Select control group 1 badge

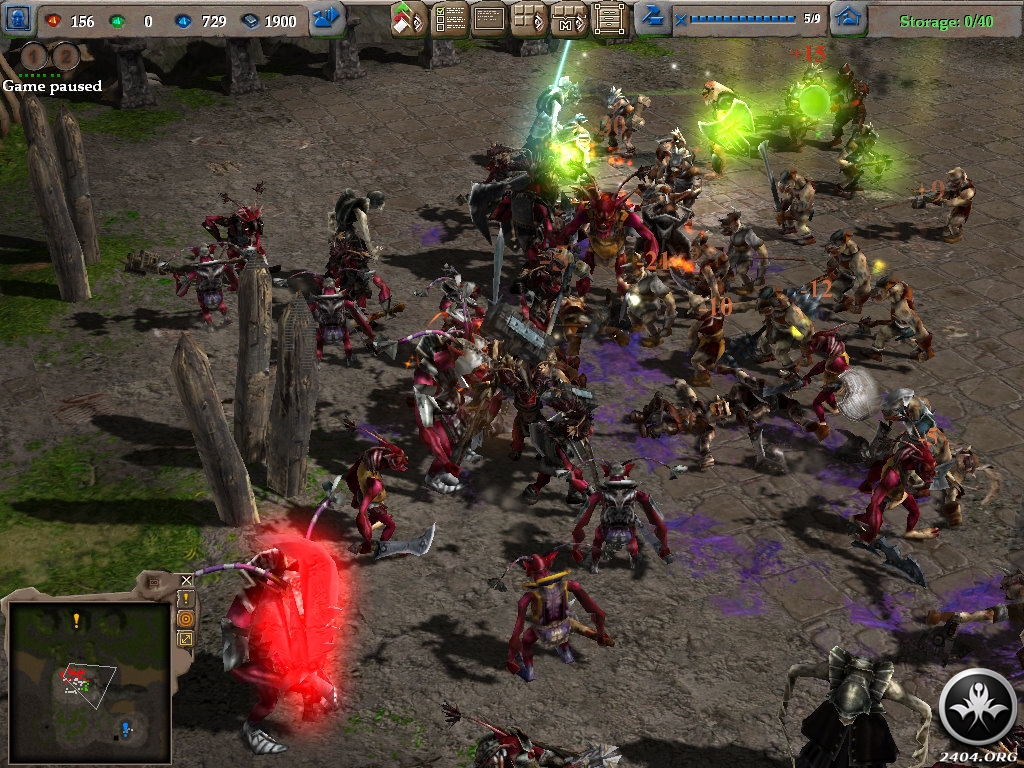click(x=38, y=57)
